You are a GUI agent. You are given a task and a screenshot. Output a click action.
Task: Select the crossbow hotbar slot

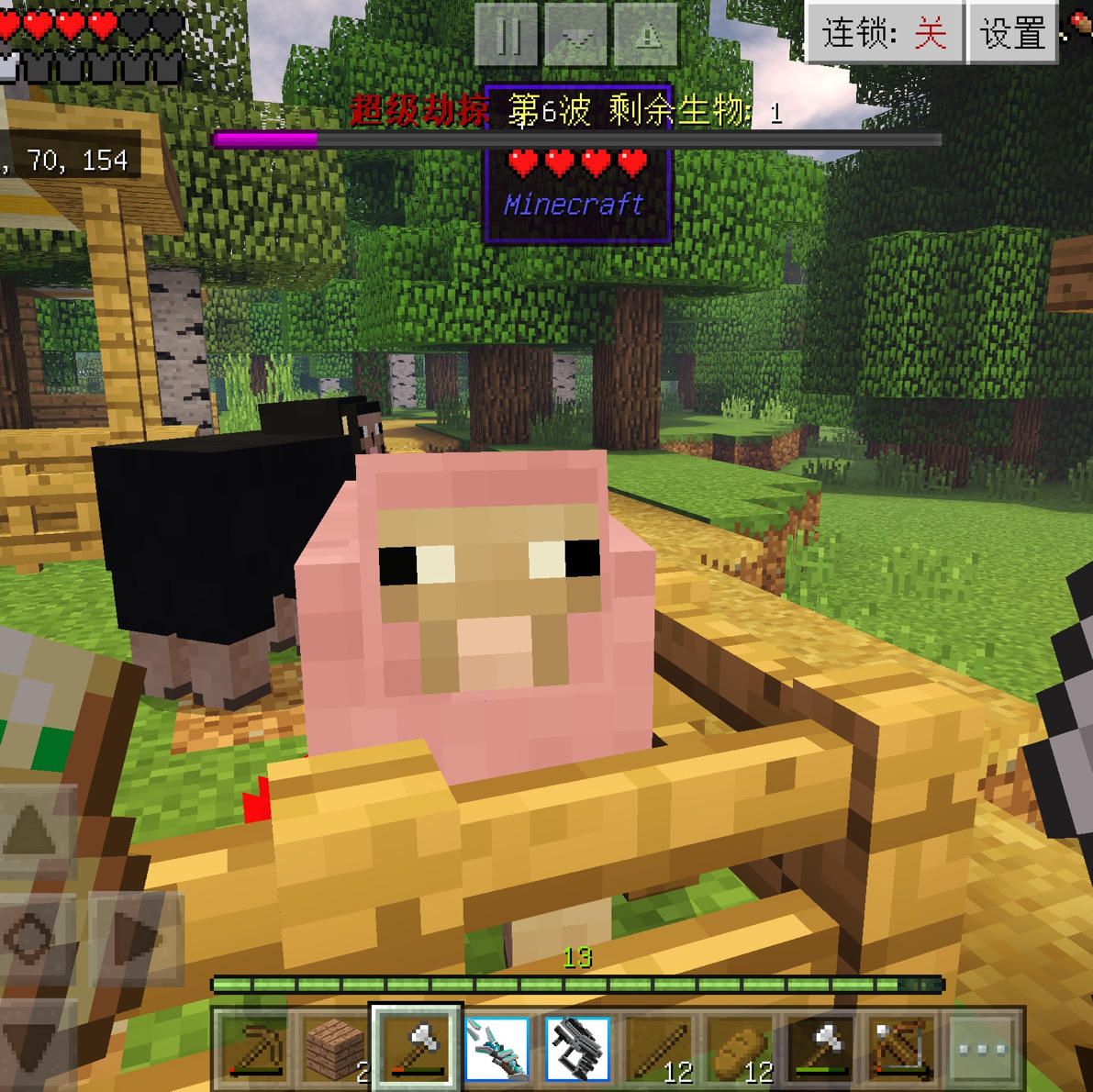(x=900, y=1048)
